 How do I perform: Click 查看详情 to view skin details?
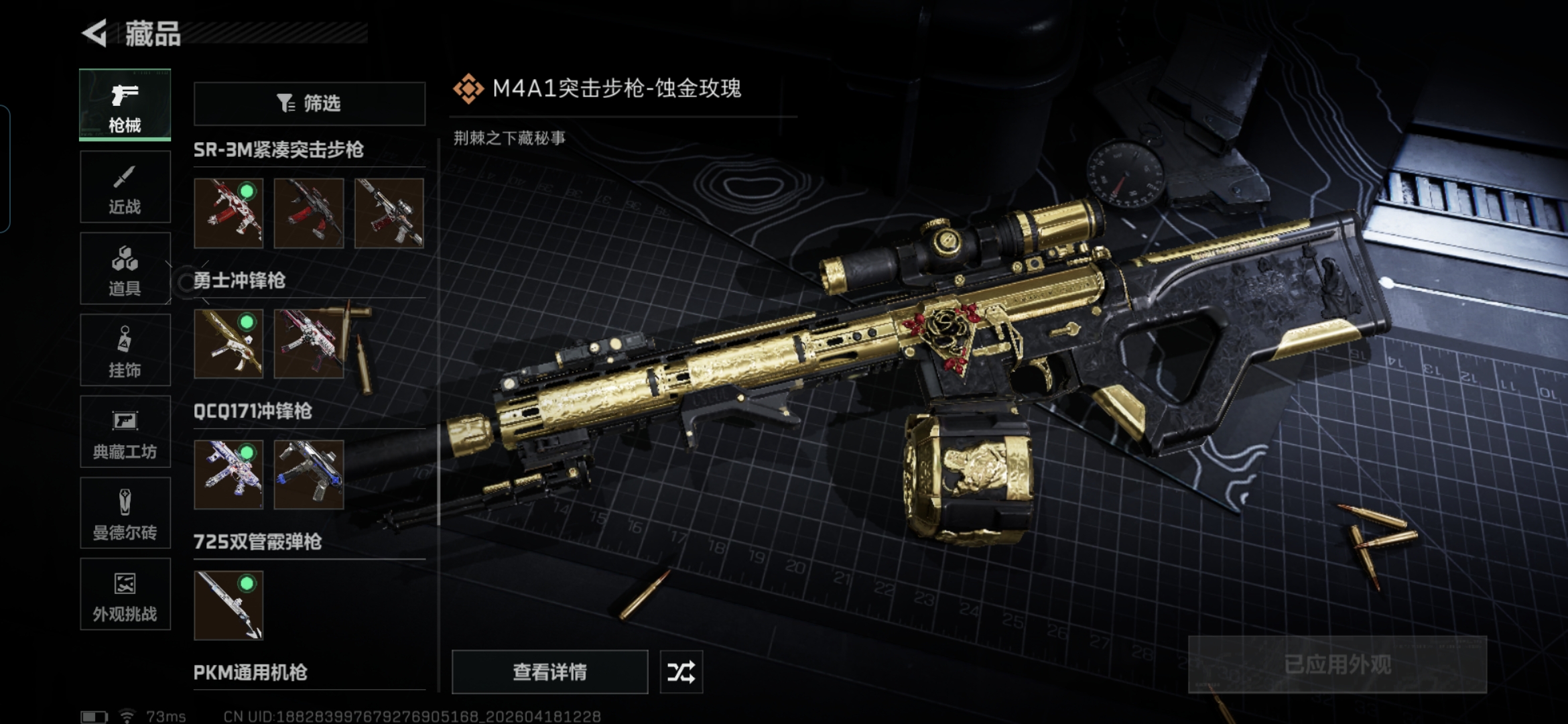pos(549,672)
